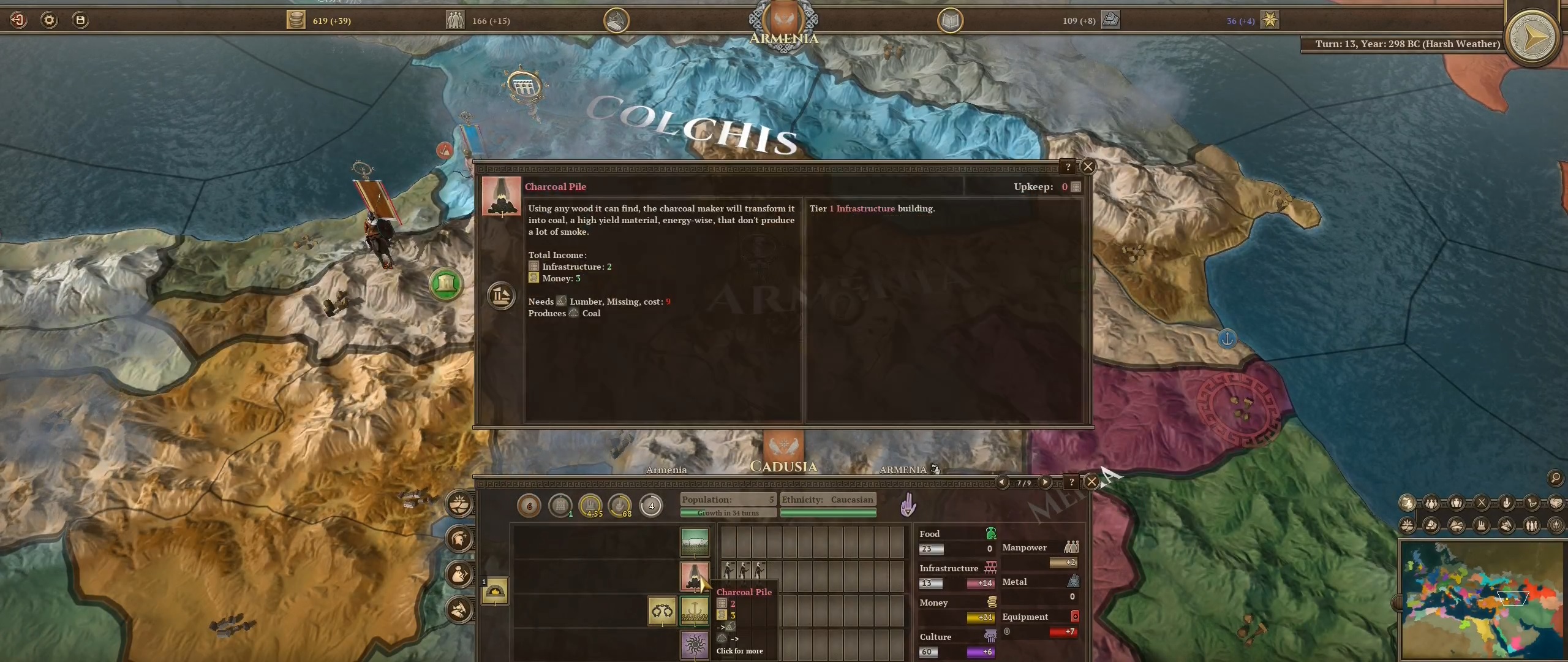Open the treasury showing 619 coins
1568x662 pixels.
coord(297,20)
